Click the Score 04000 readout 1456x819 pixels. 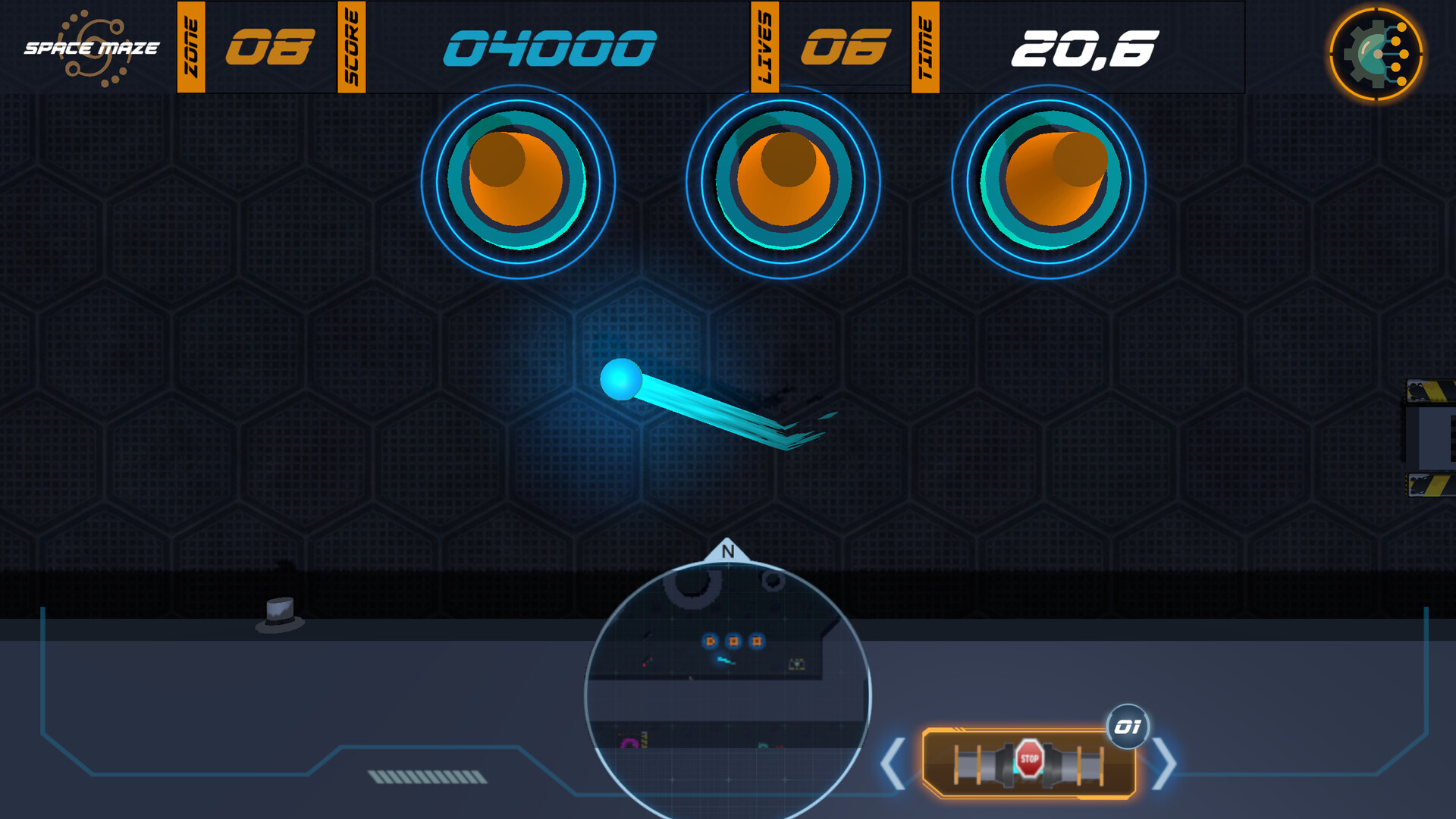[x=548, y=47]
